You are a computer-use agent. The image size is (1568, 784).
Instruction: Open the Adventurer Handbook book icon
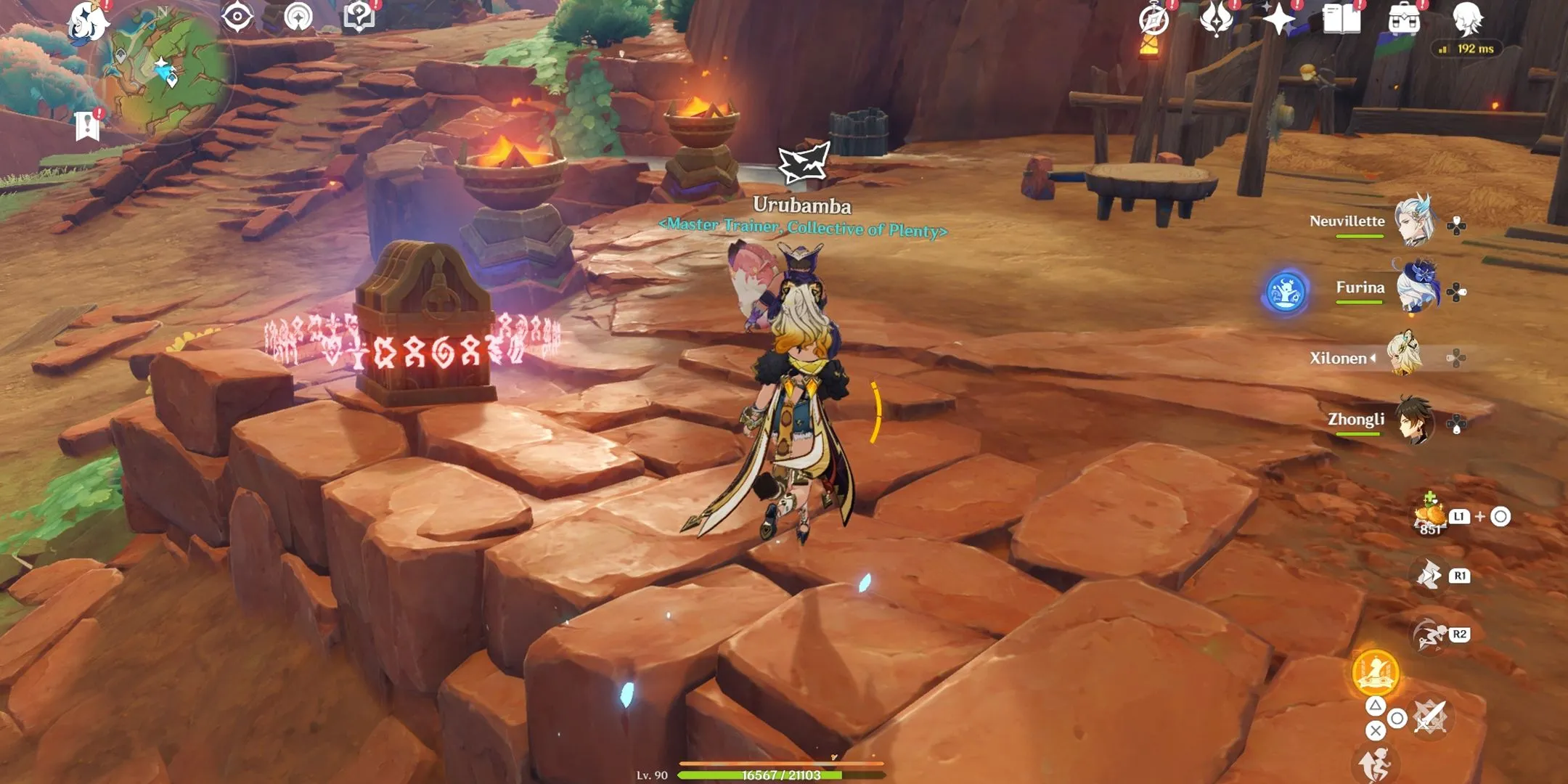click(x=1342, y=19)
